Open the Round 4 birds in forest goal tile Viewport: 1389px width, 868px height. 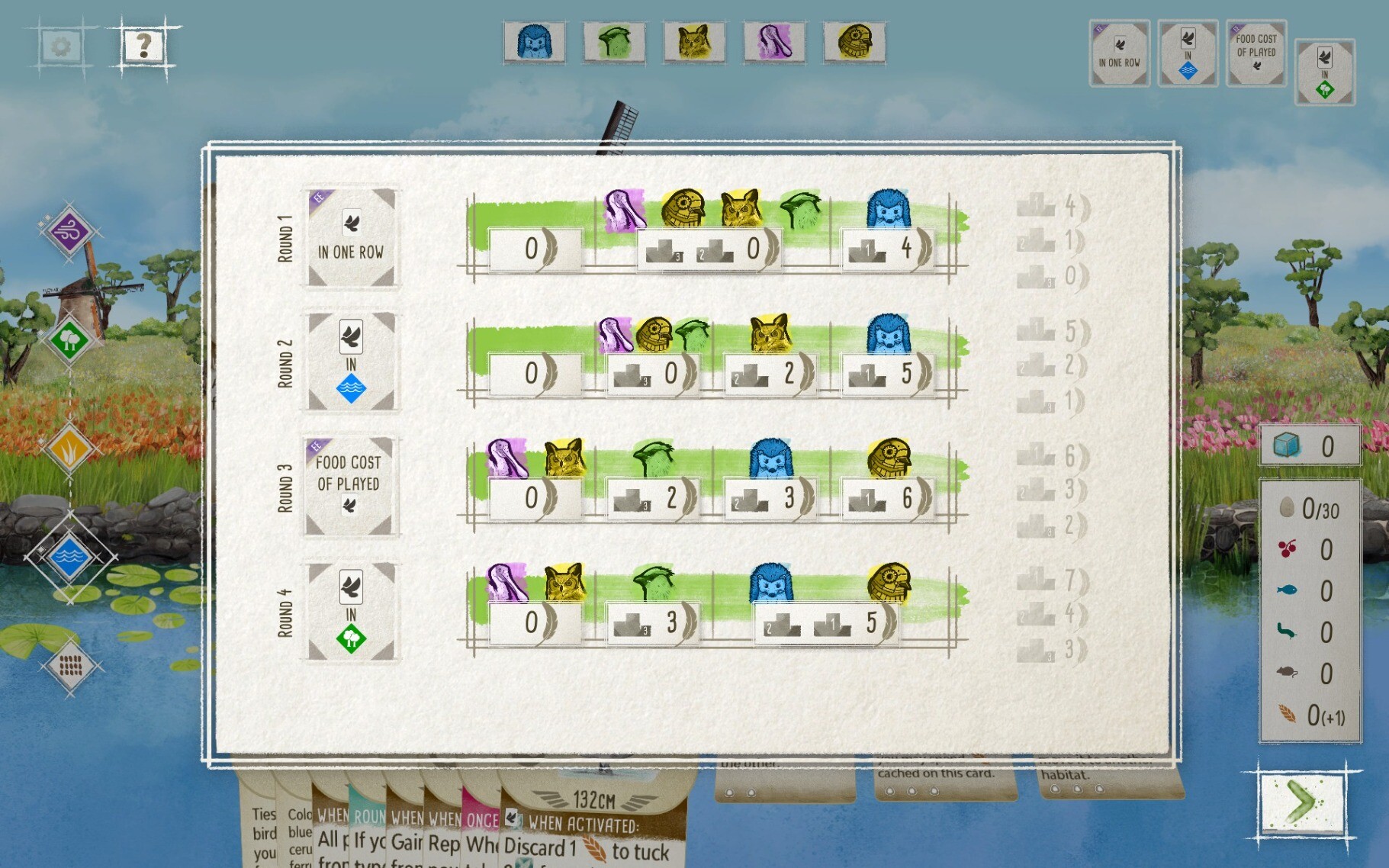click(x=351, y=612)
